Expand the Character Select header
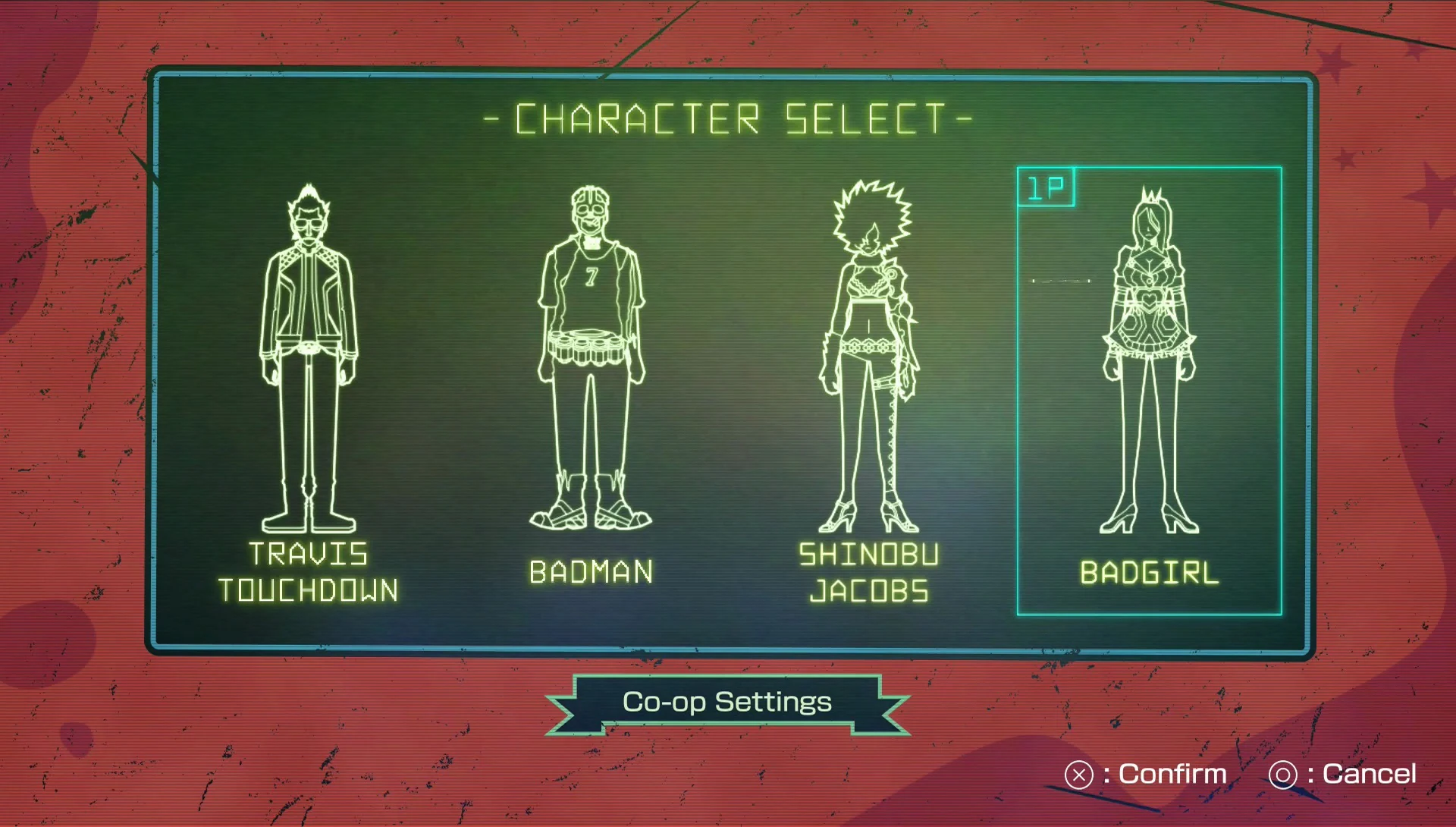Image resolution: width=1456 pixels, height=827 pixels. (x=726, y=118)
